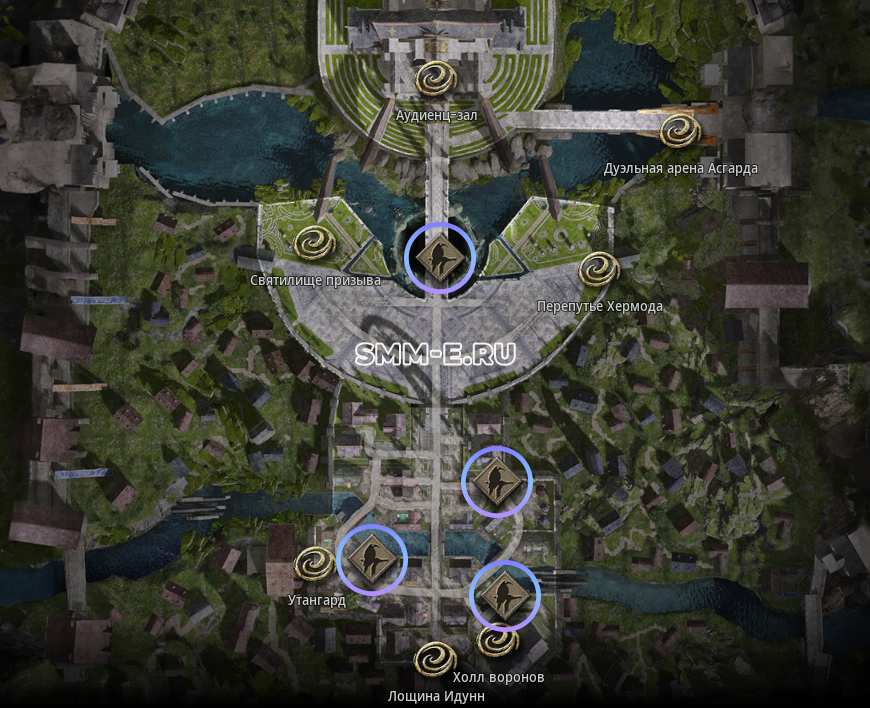Select the Холл воронов portal marker
Image resolution: width=870 pixels, height=708 pixels.
[x=497, y=640]
